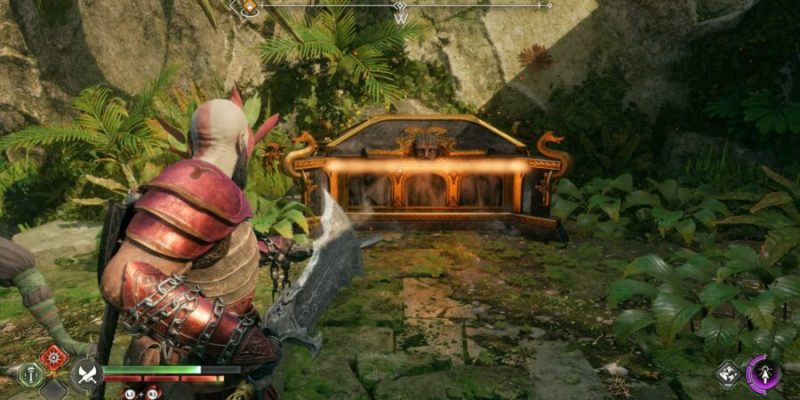The height and width of the screenshot is (400, 800).
Task: Click the grey diamond relic icon
Action: coord(728,374)
